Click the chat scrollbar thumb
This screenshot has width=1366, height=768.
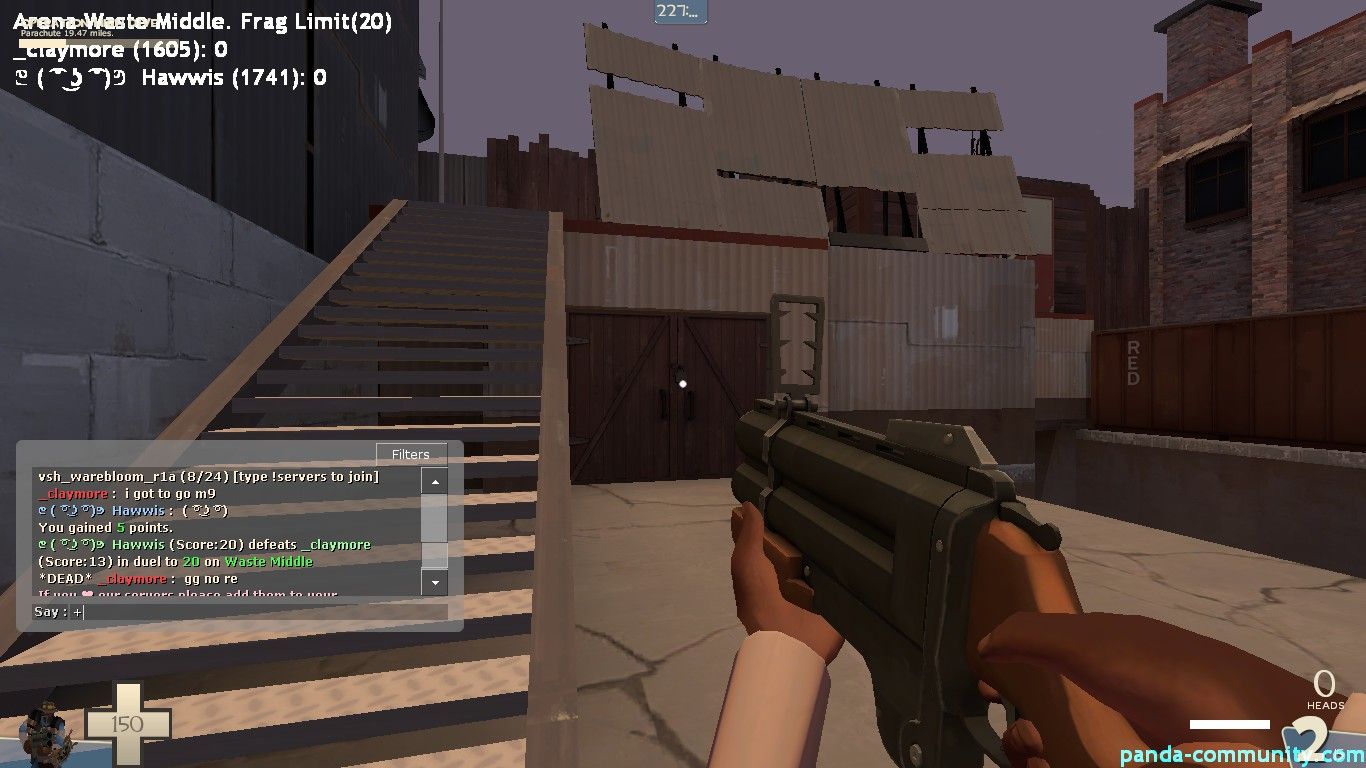434,553
